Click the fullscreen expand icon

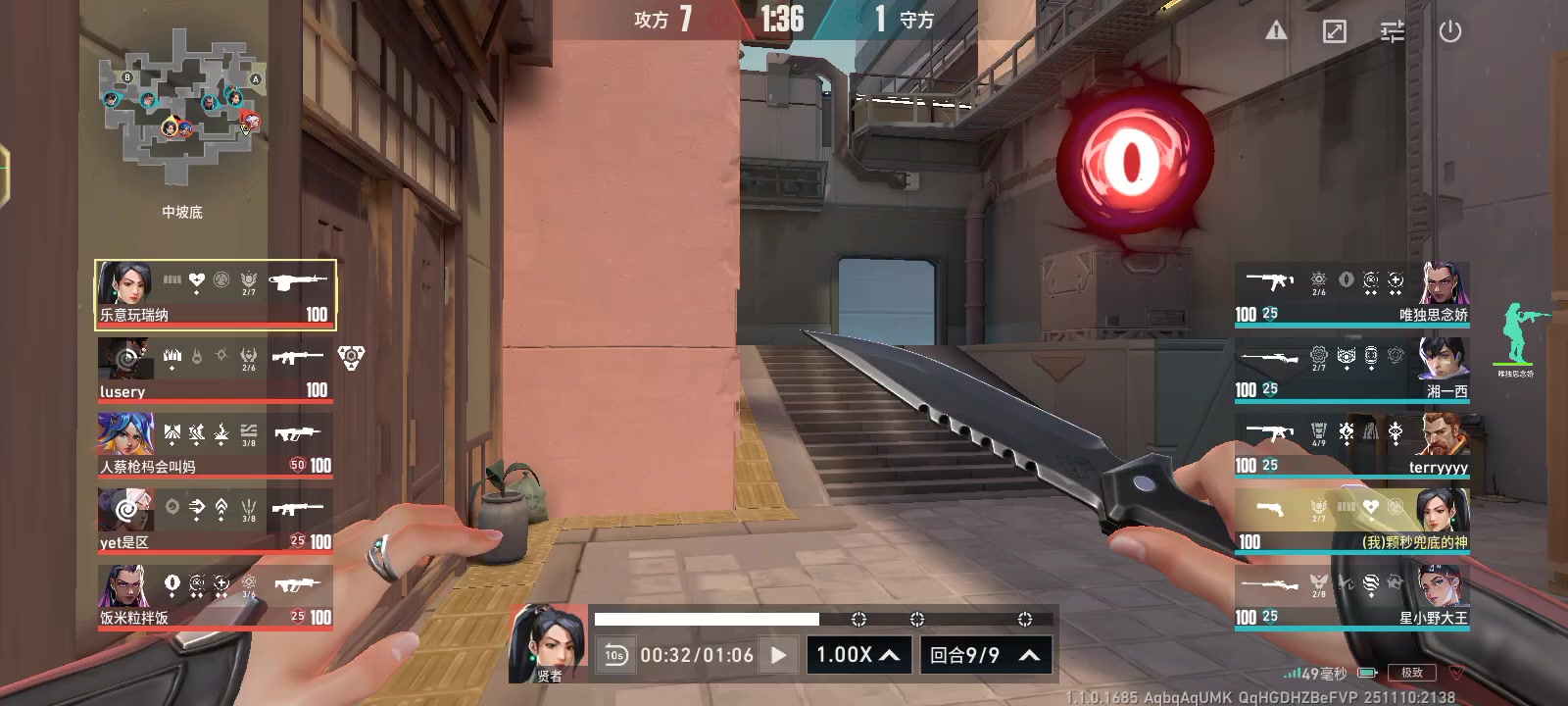pos(1333,30)
